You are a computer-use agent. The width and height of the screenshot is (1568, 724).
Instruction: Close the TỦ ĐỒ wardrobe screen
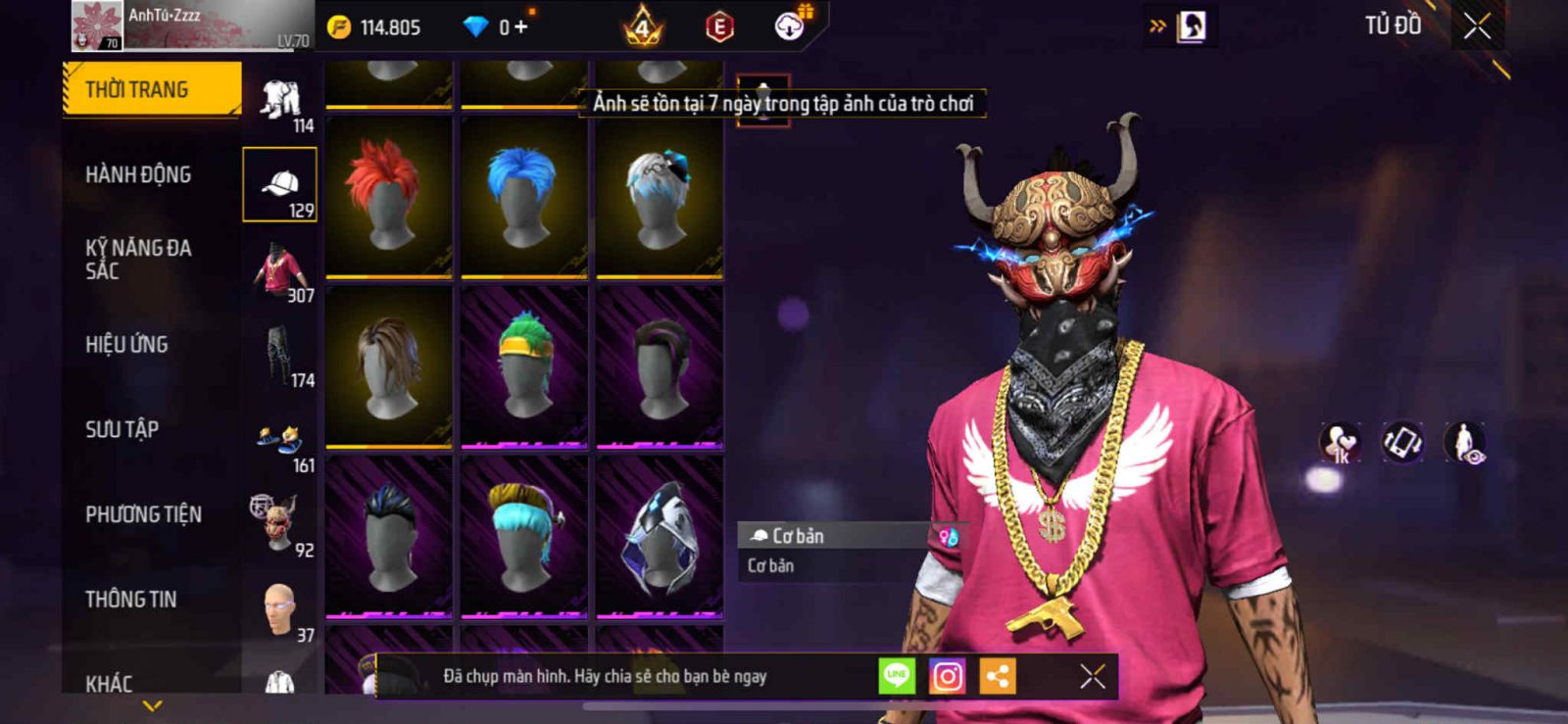tap(1477, 26)
